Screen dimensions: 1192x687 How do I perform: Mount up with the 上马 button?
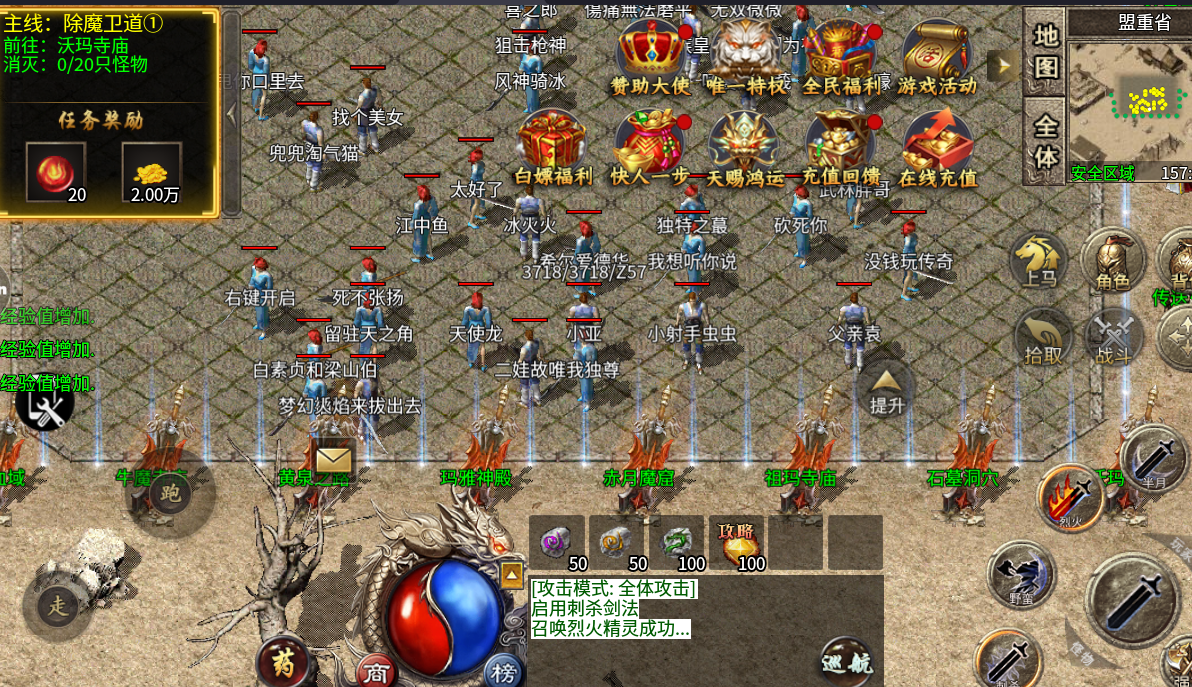tap(1039, 261)
